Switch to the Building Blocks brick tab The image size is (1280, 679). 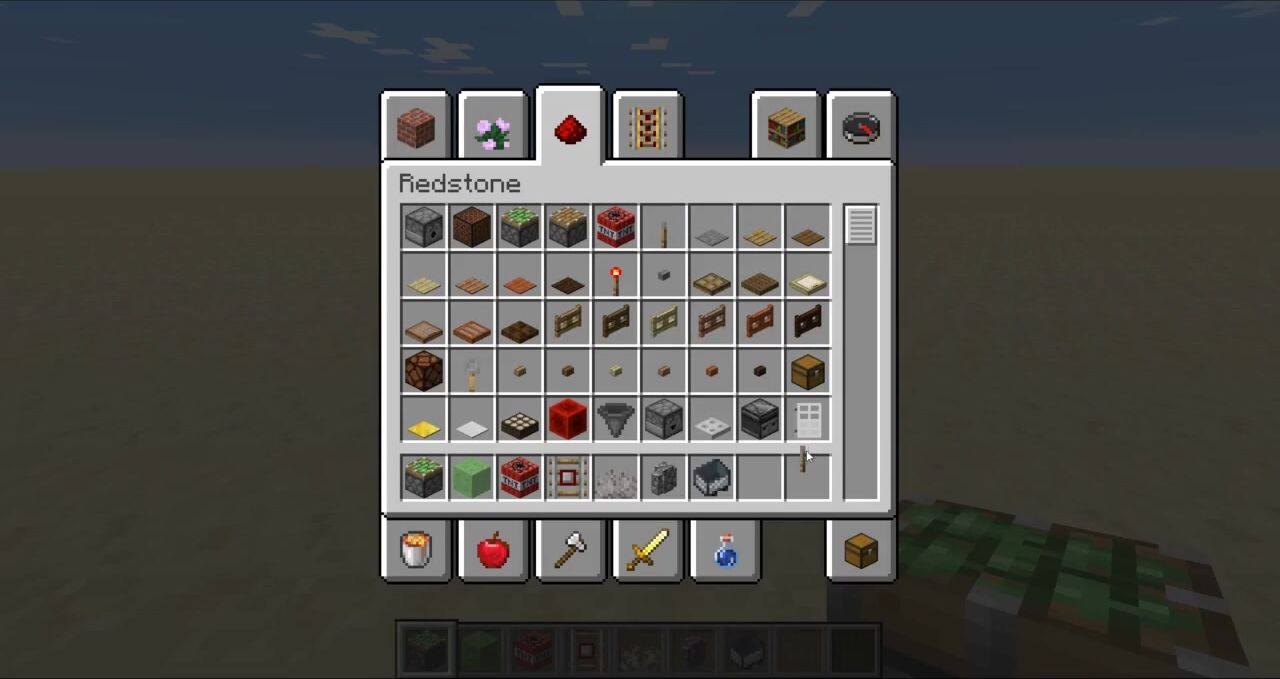(415, 128)
